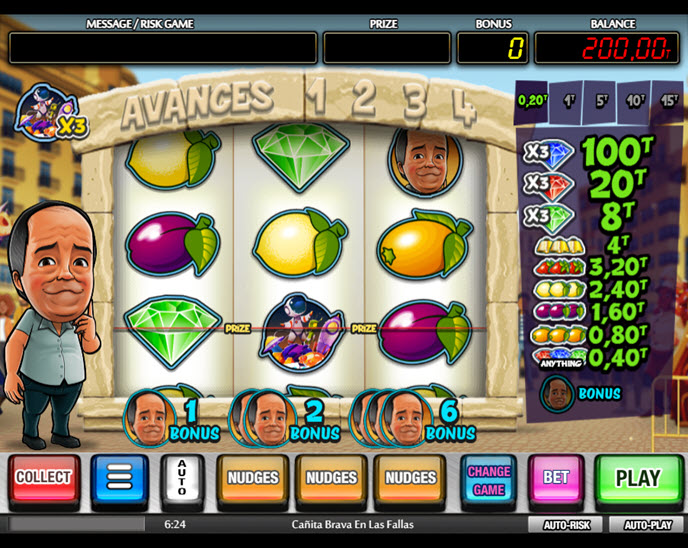Image resolution: width=688 pixels, height=548 pixels.
Task: Enable AUTO-RISK mode
Action: [567, 524]
